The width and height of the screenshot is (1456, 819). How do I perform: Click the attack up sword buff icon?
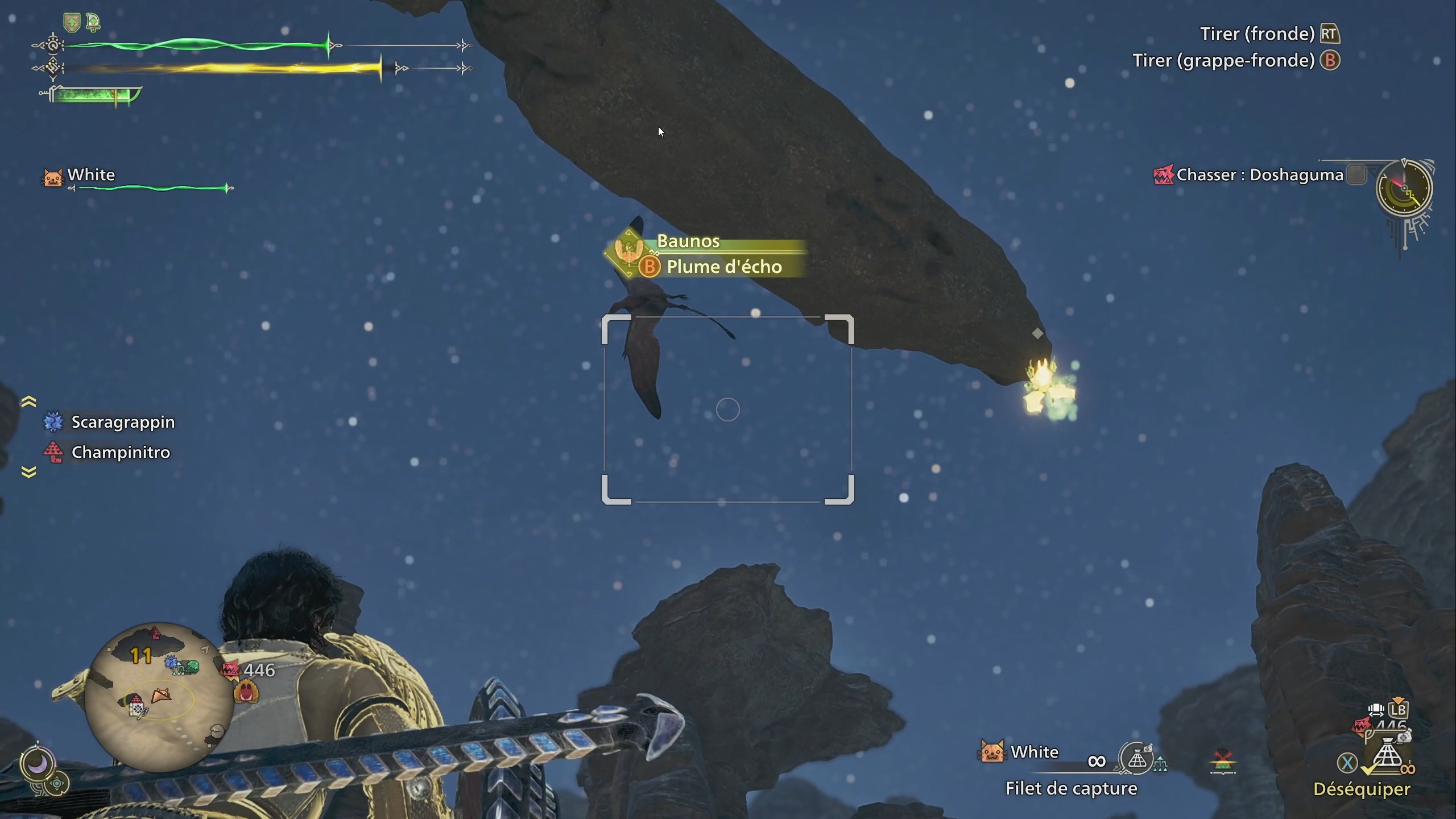click(x=93, y=22)
